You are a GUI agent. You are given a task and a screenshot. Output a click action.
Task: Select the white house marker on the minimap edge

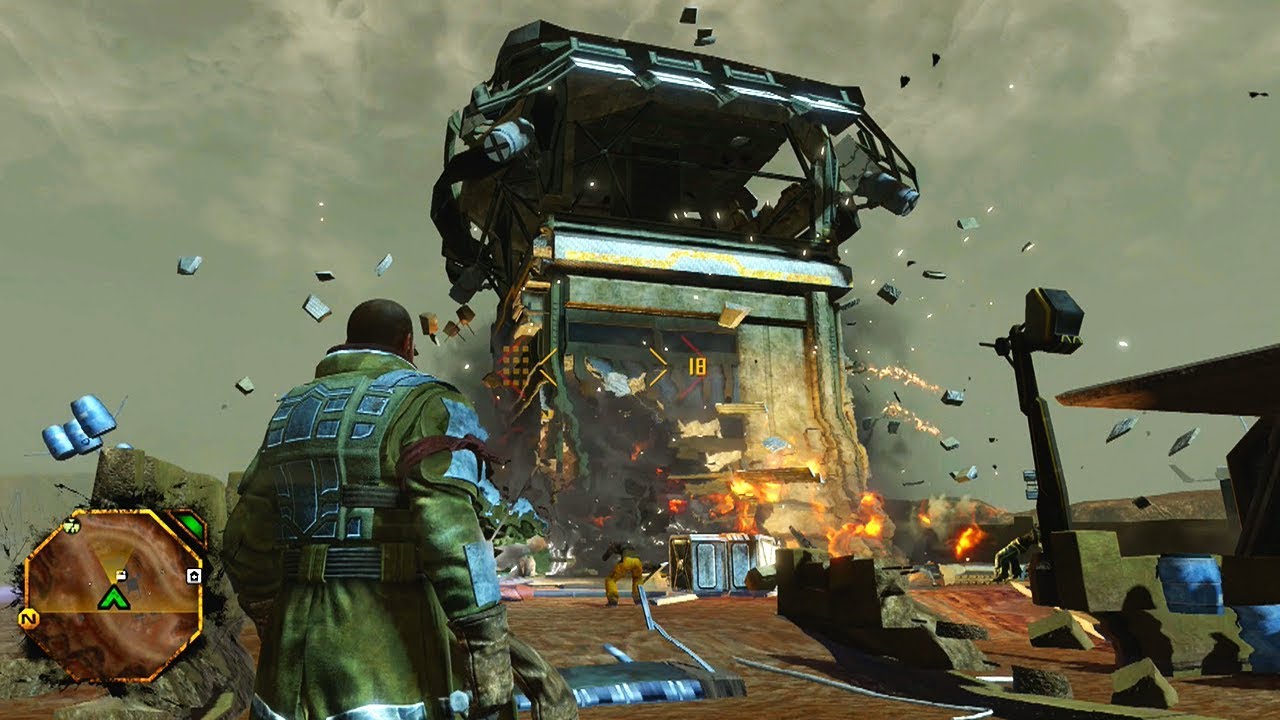194,575
